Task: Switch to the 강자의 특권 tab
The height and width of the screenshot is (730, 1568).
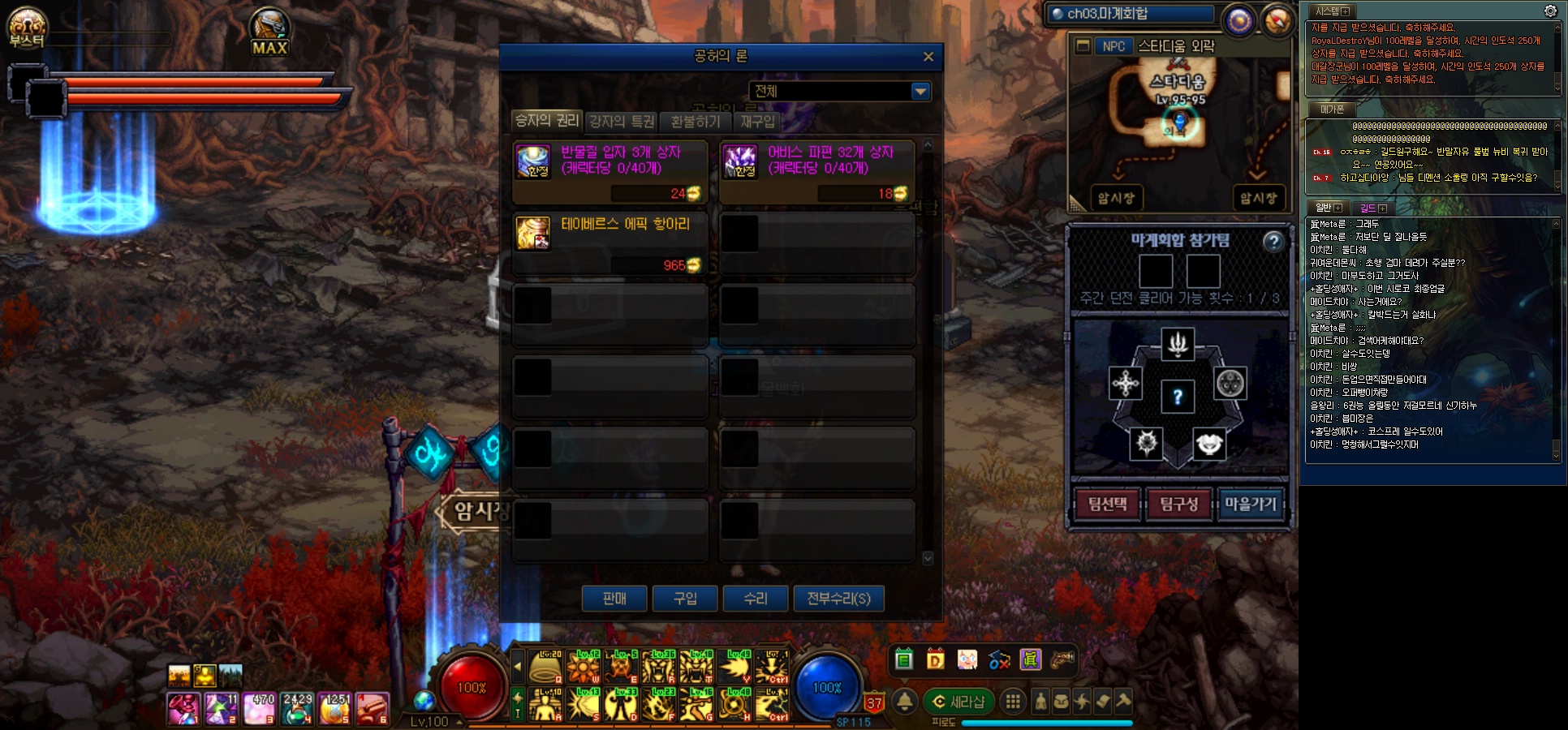Action: click(x=622, y=122)
